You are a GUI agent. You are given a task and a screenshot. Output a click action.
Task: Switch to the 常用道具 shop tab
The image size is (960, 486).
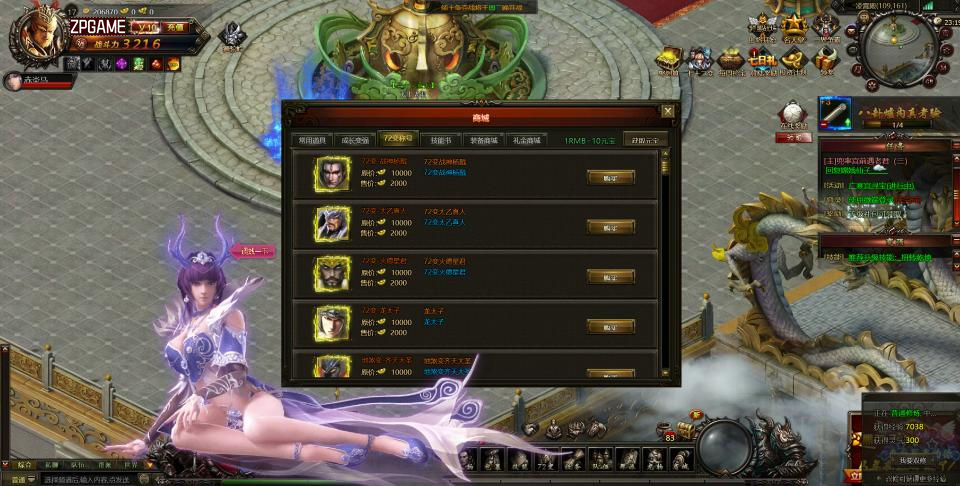point(309,140)
